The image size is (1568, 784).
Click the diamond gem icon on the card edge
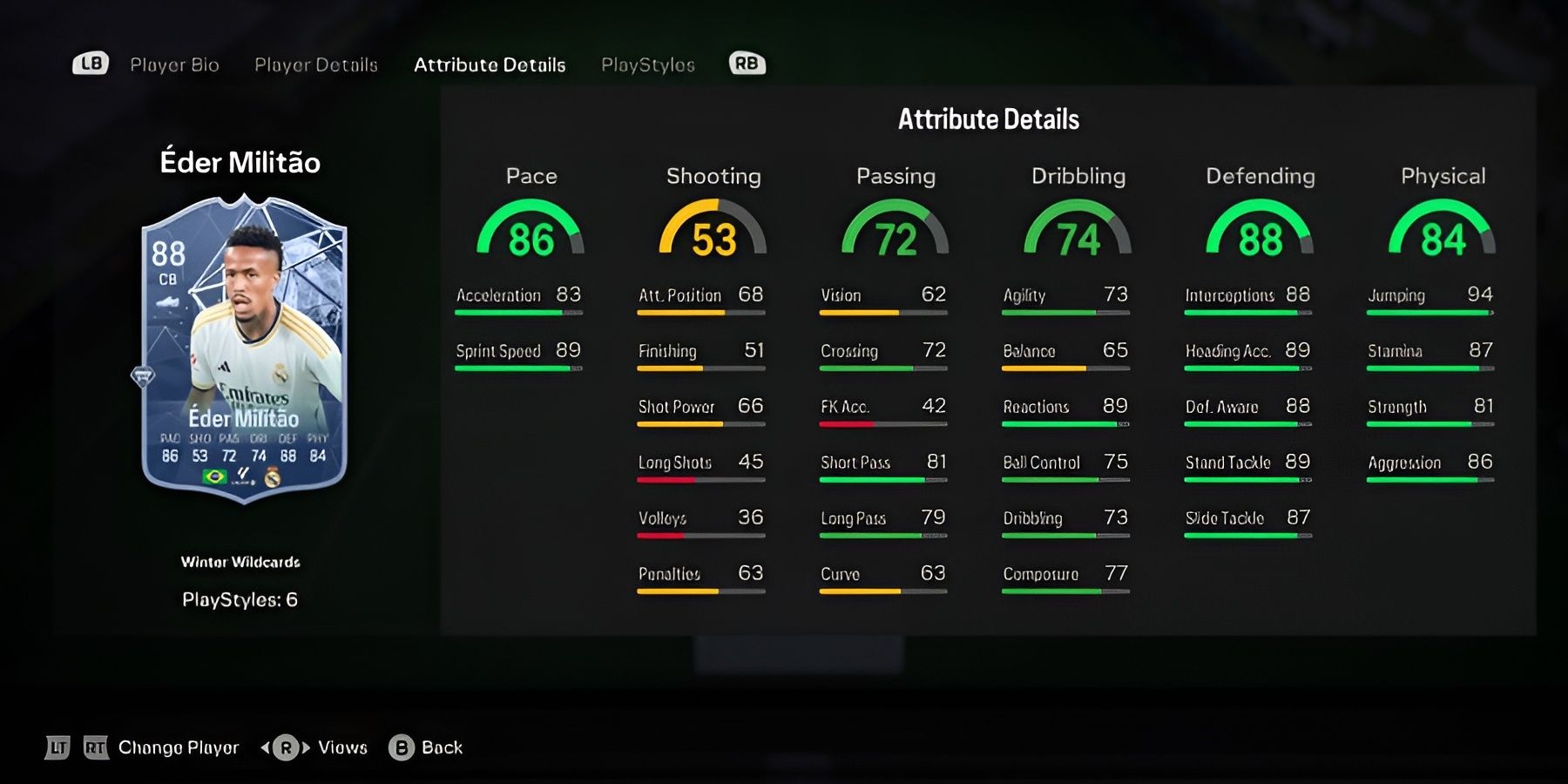142,375
